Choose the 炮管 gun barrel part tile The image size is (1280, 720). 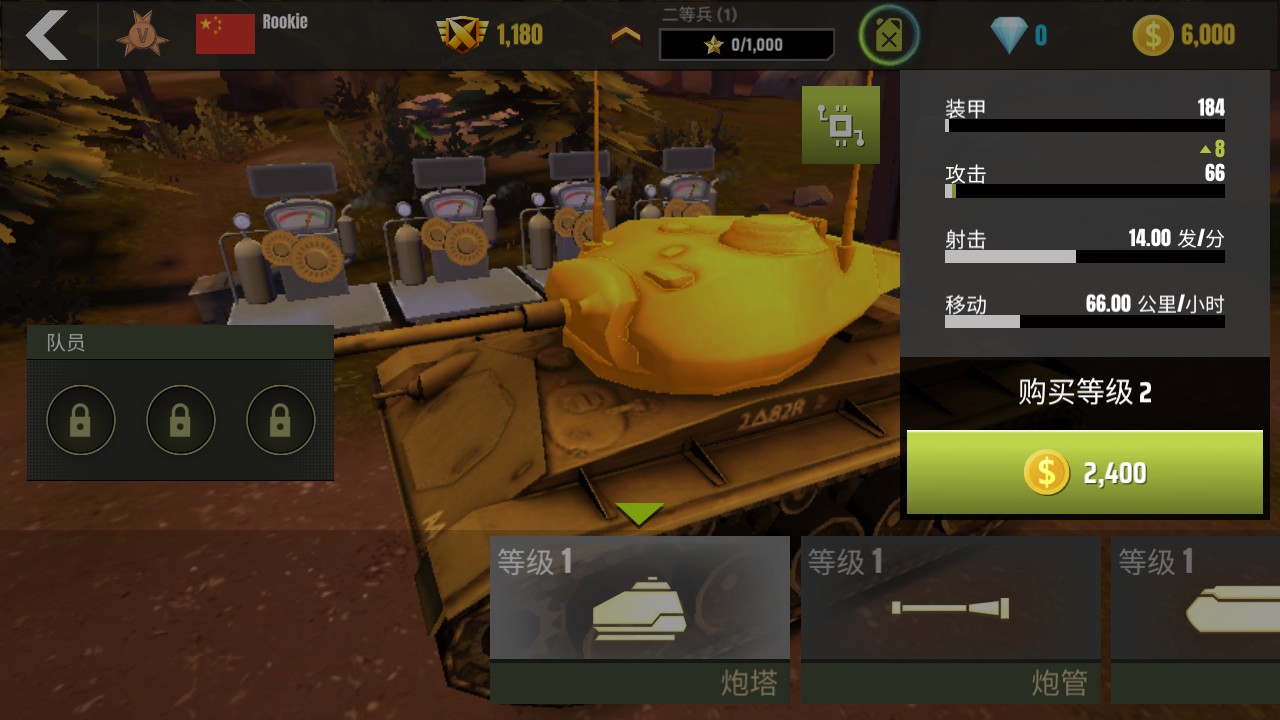coord(950,619)
